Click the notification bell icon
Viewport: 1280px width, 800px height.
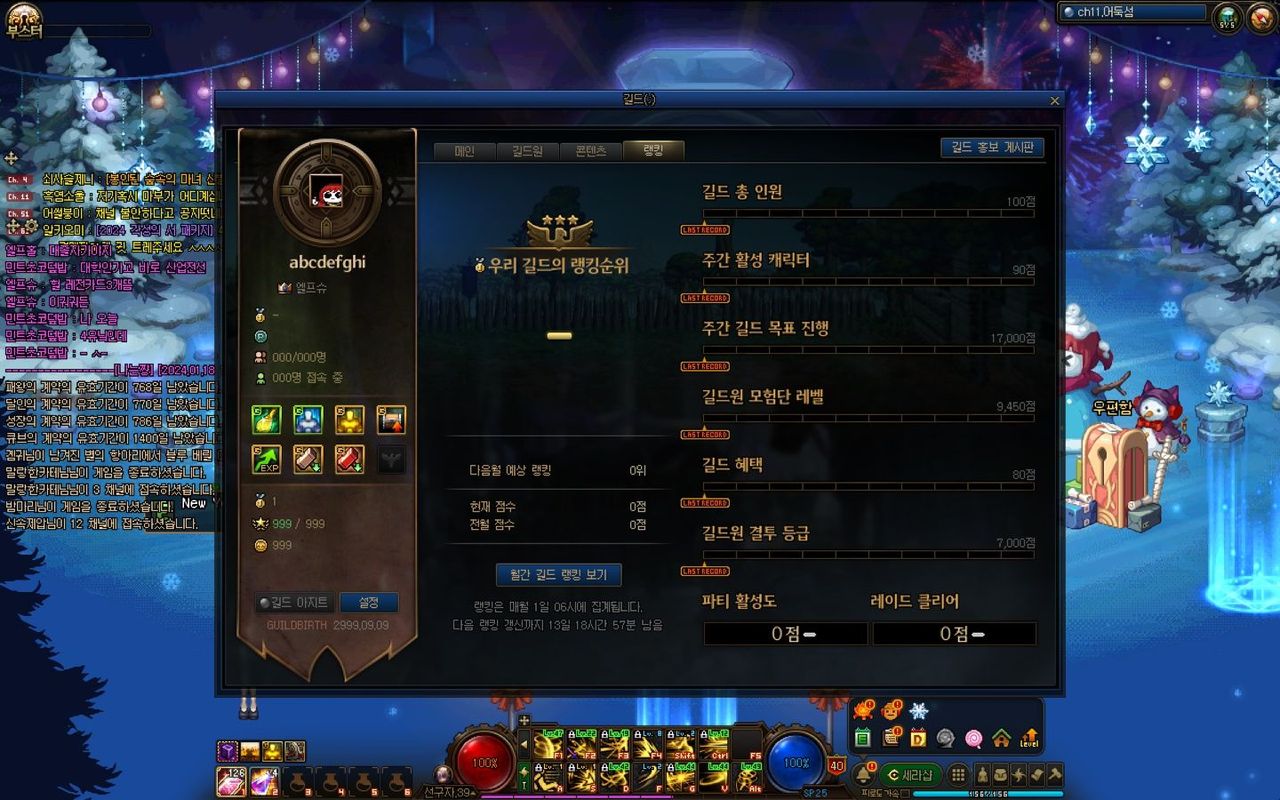pos(862,775)
